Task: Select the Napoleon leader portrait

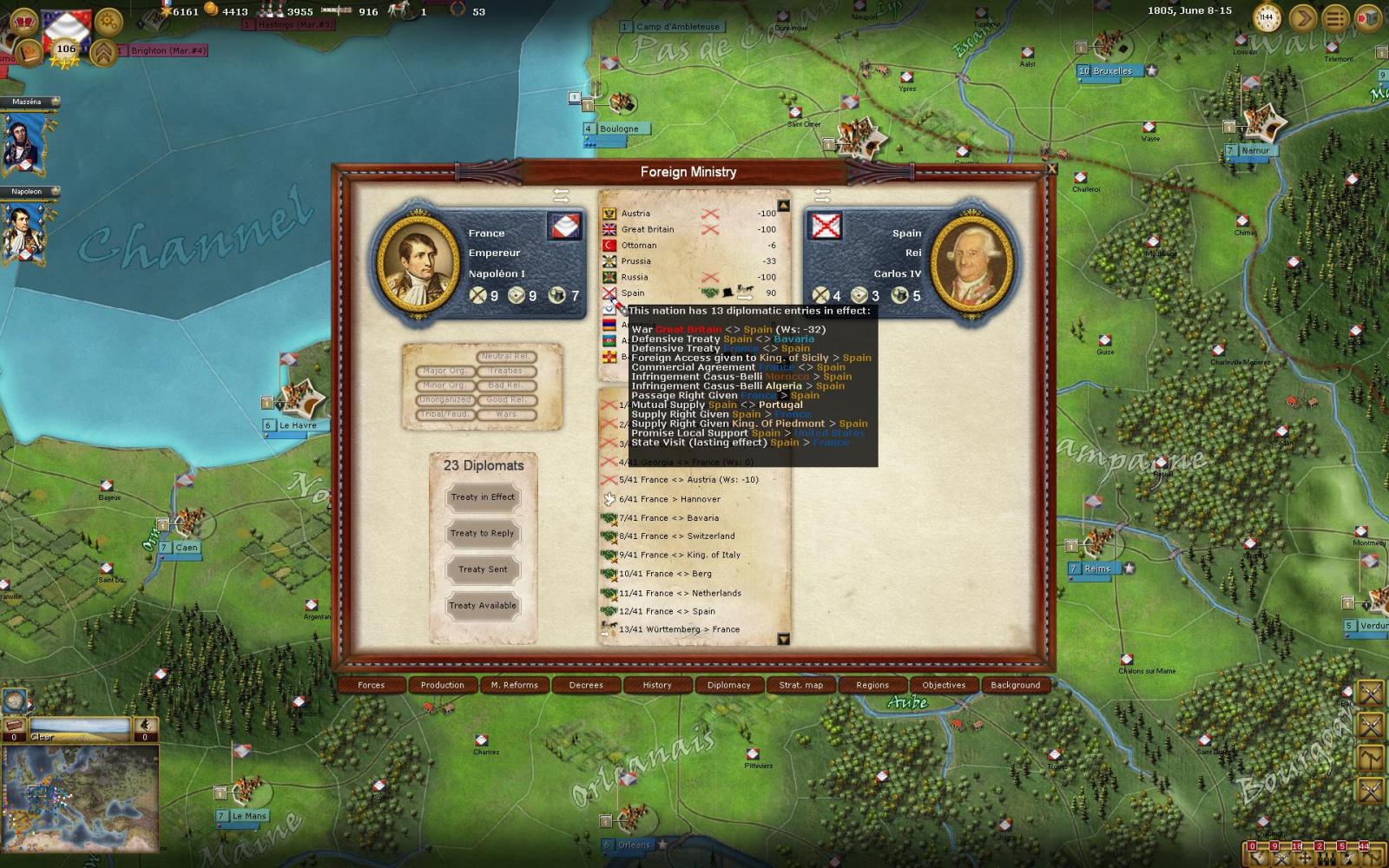Action: [x=25, y=231]
